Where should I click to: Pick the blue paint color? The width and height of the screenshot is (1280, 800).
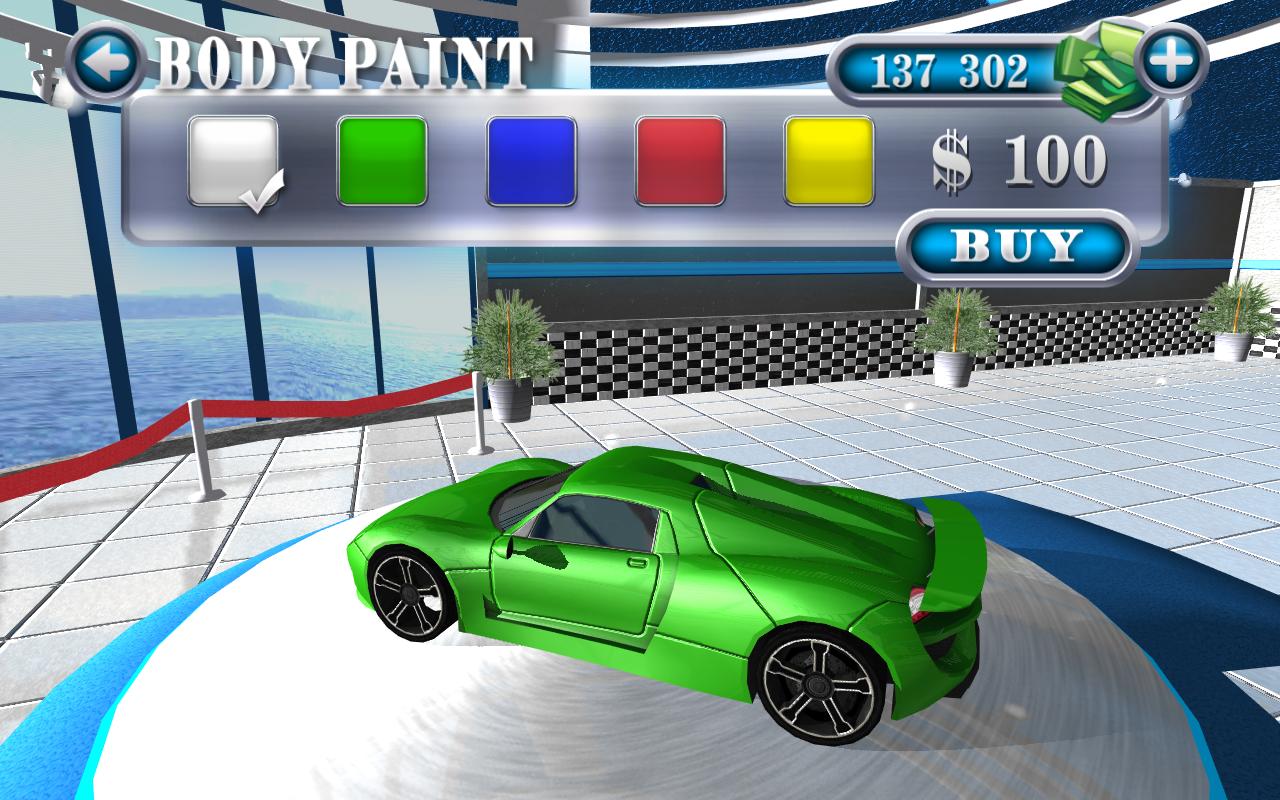click(x=531, y=161)
